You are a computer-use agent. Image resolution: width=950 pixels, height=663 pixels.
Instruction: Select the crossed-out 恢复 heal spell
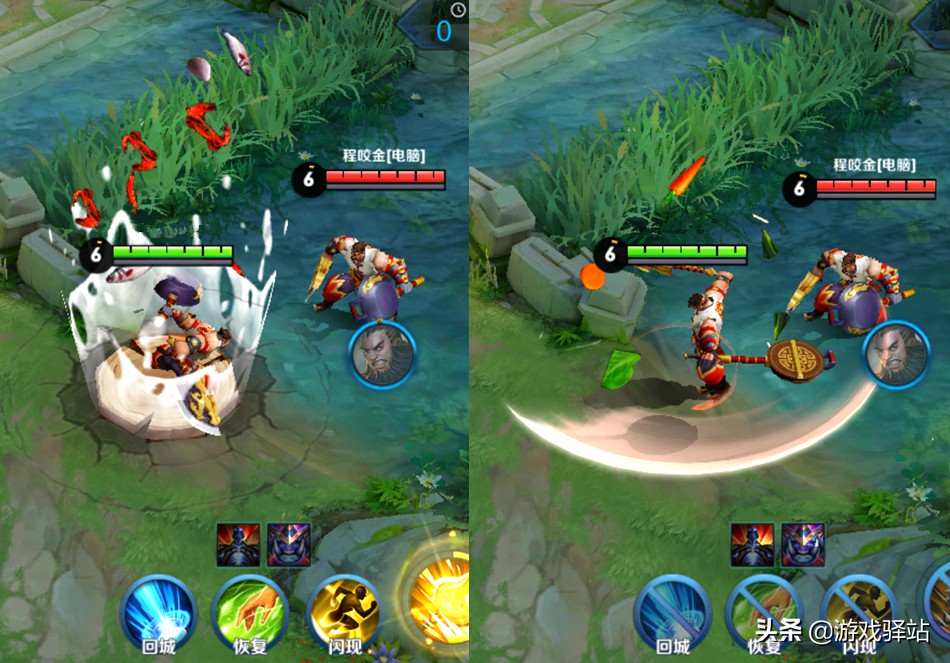[x=765, y=611]
